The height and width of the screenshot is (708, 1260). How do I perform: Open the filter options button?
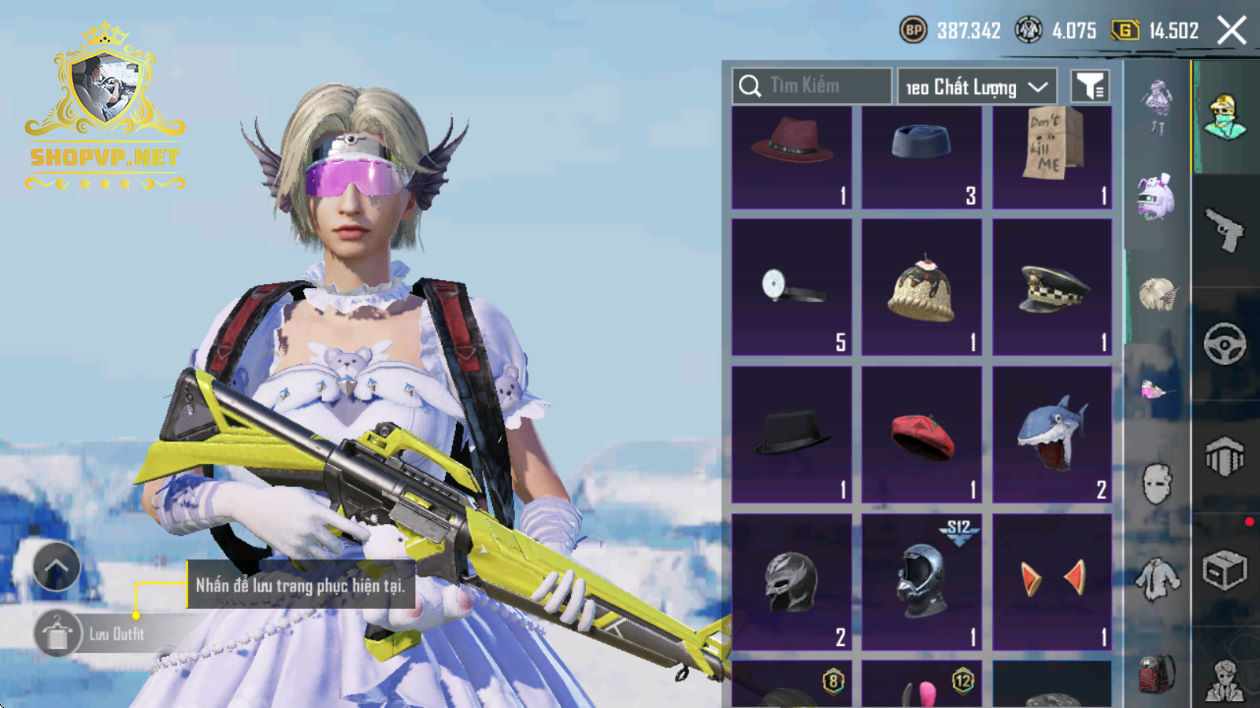(x=1090, y=87)
